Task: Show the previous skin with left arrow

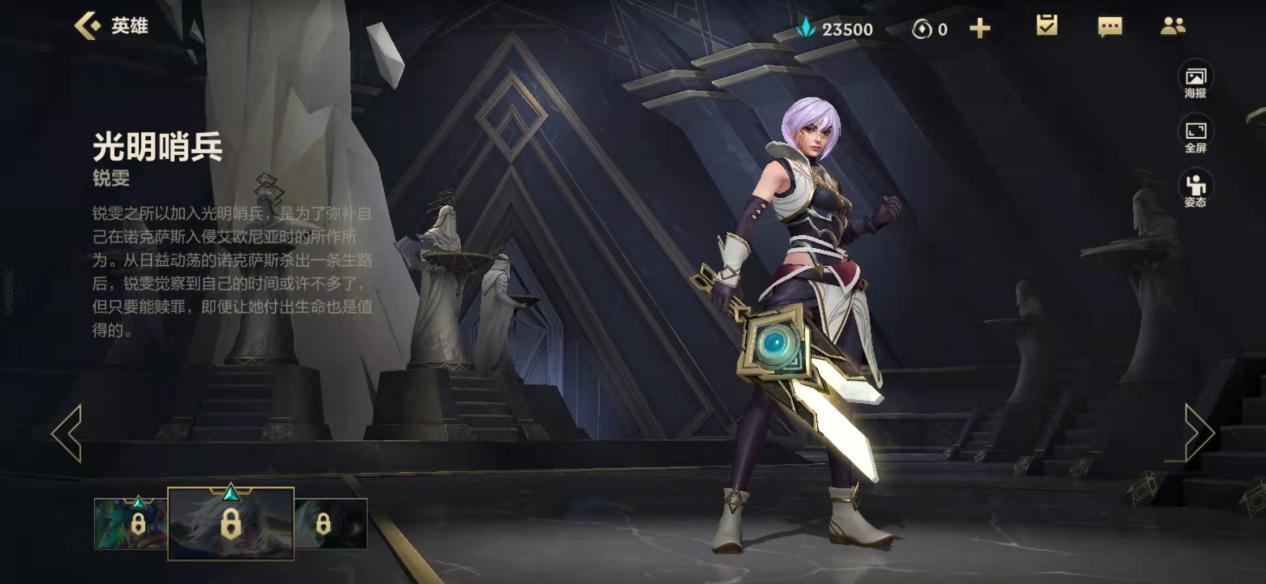Action: (x=66, y=433)
